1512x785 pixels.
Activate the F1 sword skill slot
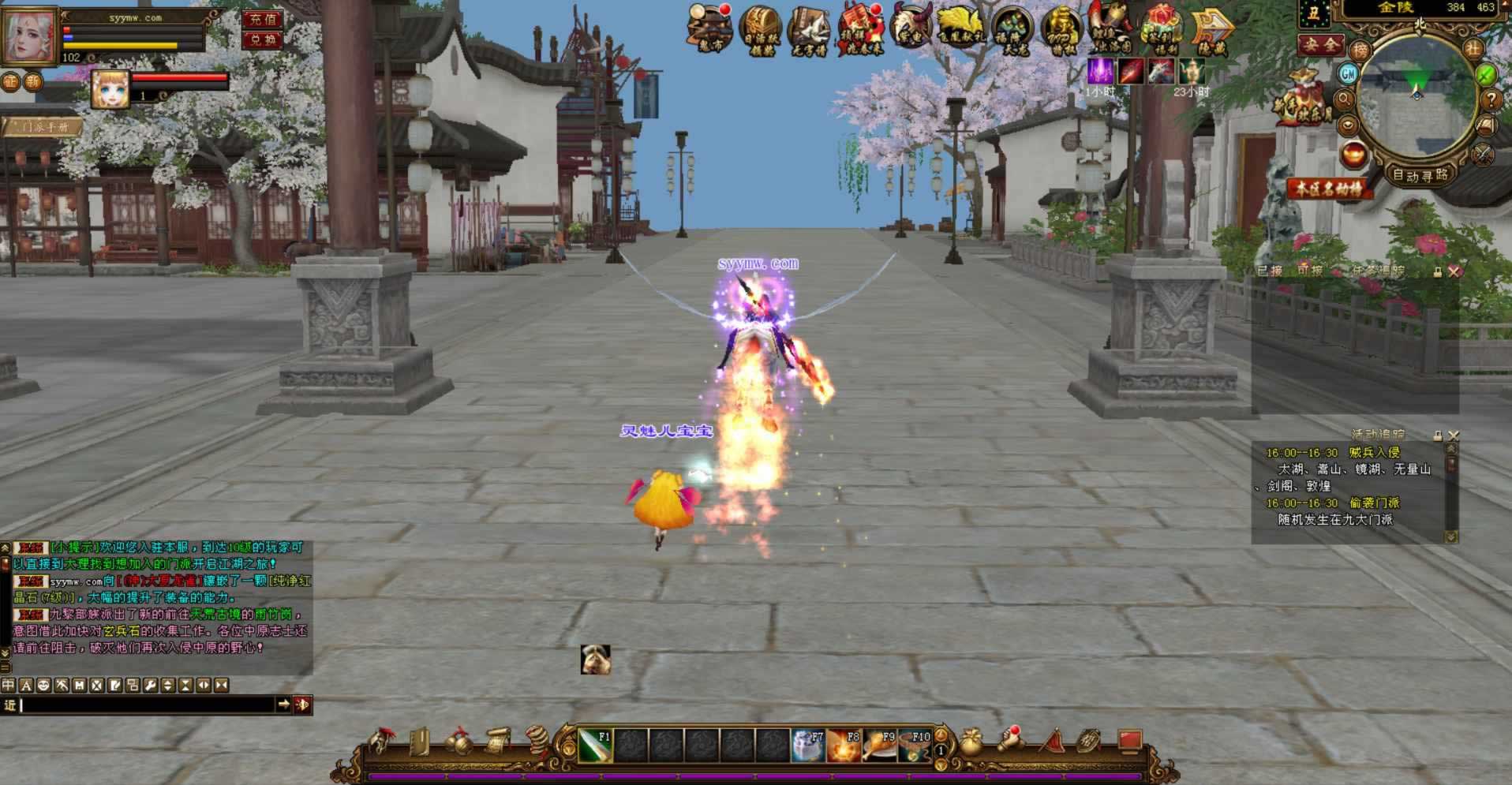point(596,746)
